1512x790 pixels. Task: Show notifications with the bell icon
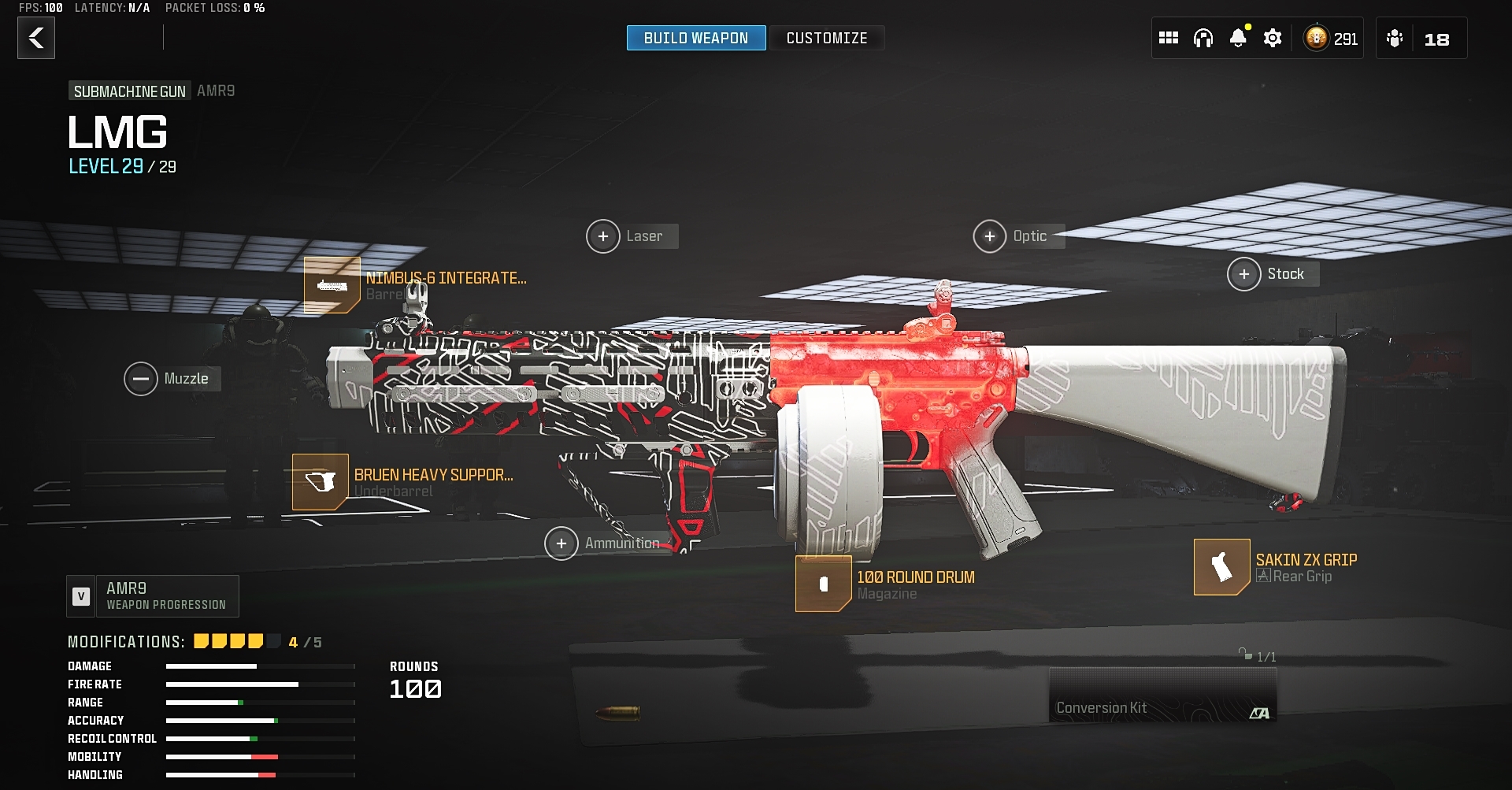pos(1238,38)
